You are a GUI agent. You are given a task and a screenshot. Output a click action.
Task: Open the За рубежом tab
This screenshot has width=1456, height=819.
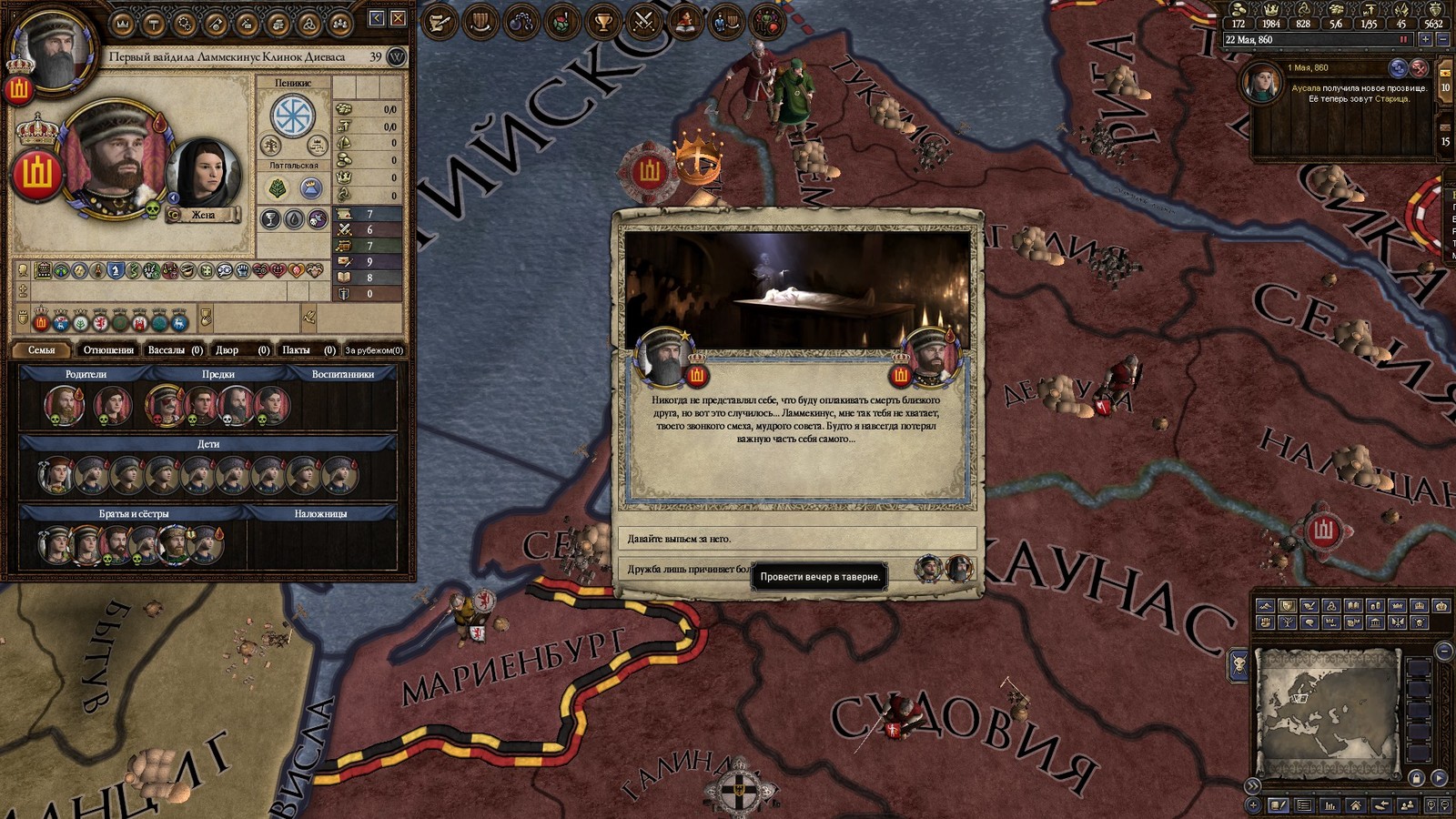pos(373,350)
